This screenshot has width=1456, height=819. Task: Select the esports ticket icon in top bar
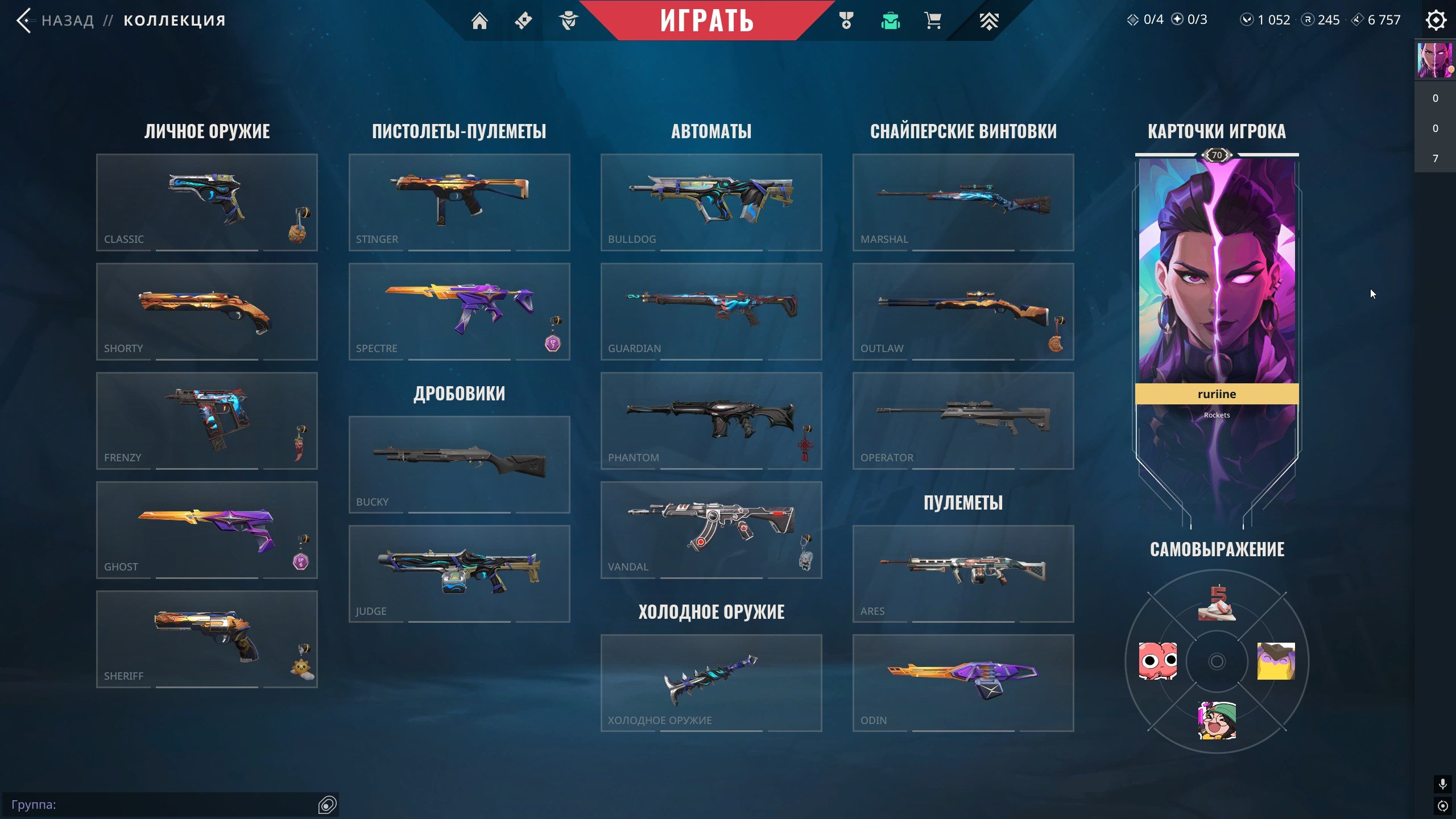coord(523,20)
